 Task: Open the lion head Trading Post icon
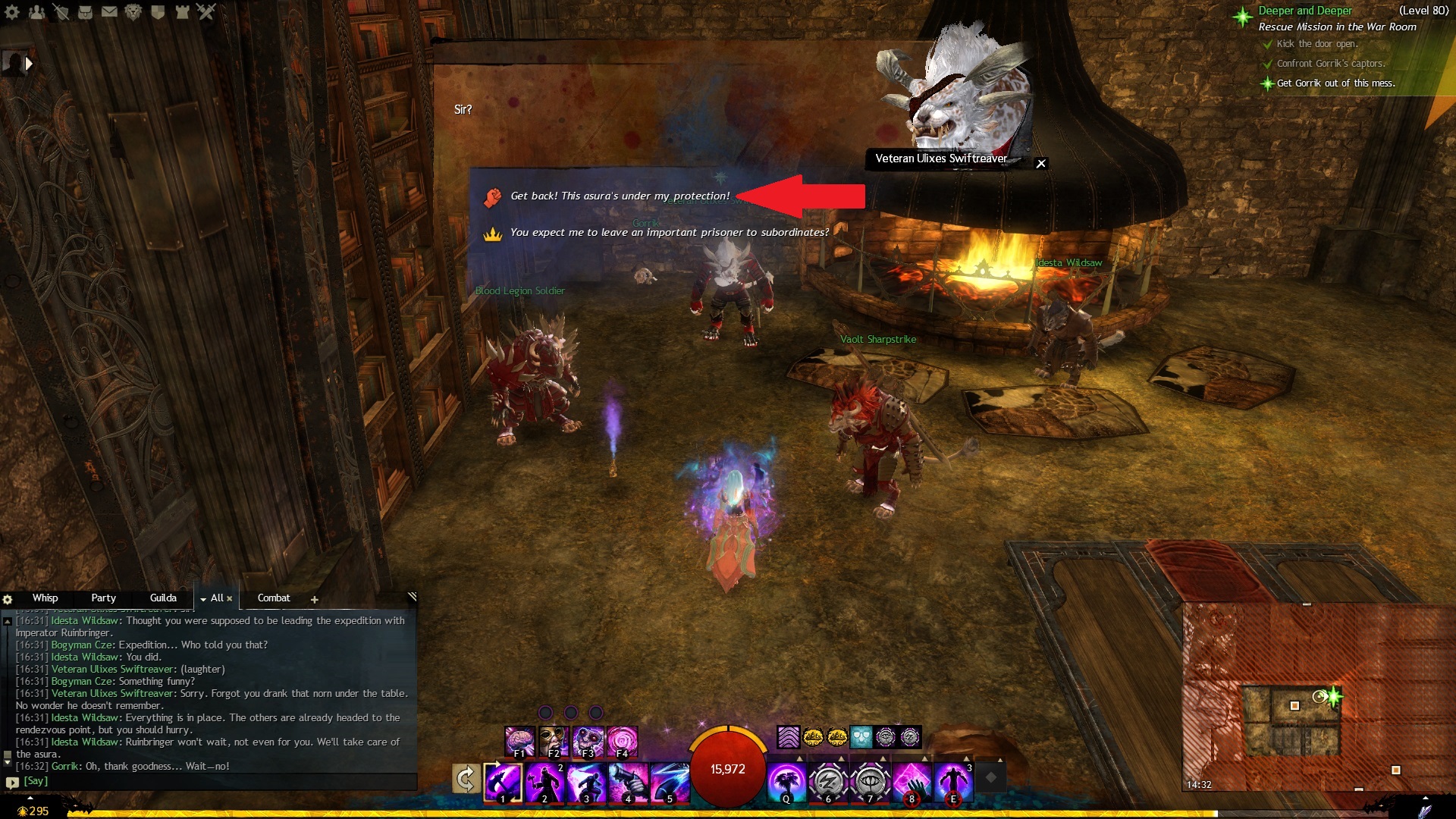coord(133,11)
